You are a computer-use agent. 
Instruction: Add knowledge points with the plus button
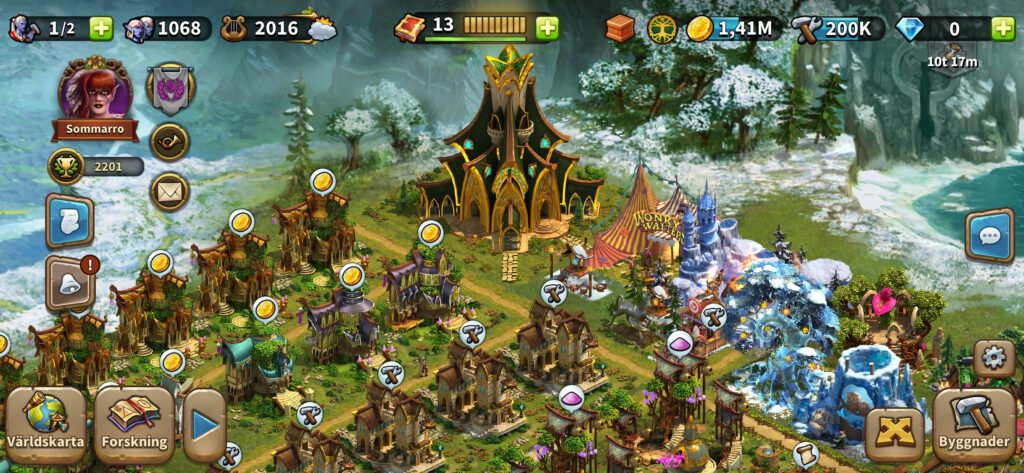[x=547, y=28]
